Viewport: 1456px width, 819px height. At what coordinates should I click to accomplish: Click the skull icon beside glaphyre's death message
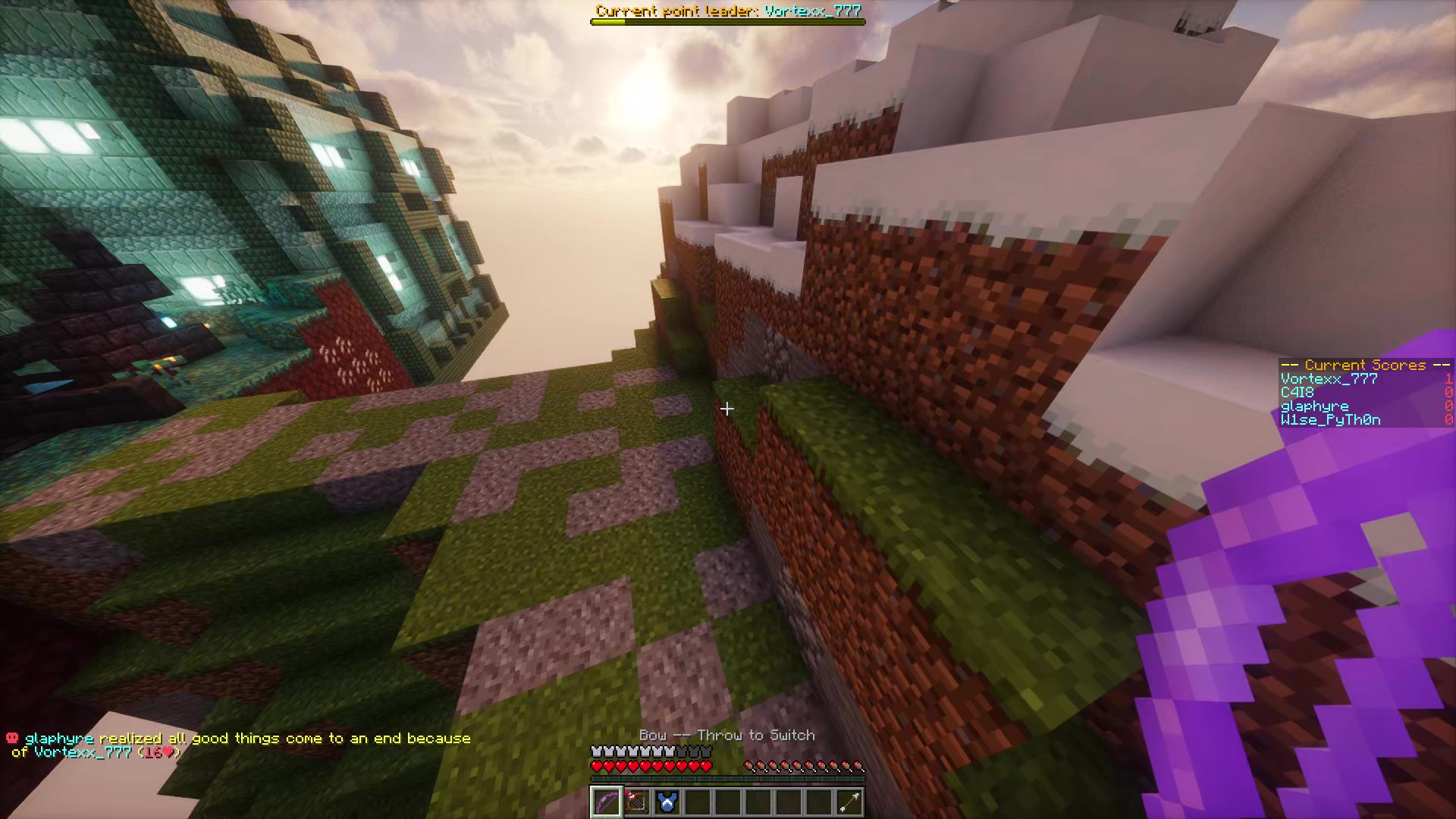pos(11,737)
